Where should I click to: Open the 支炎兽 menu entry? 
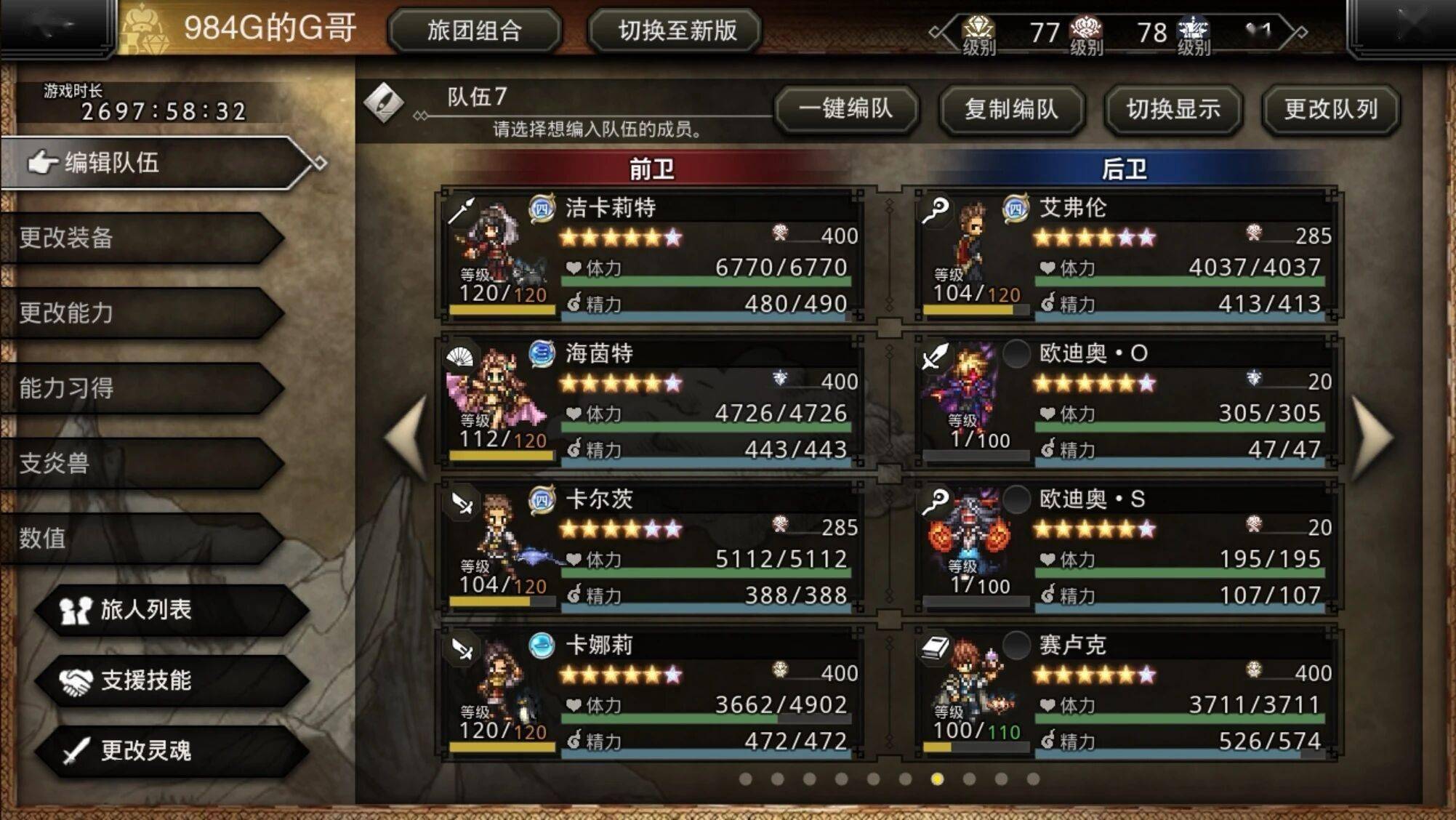(x=138, y=462)
